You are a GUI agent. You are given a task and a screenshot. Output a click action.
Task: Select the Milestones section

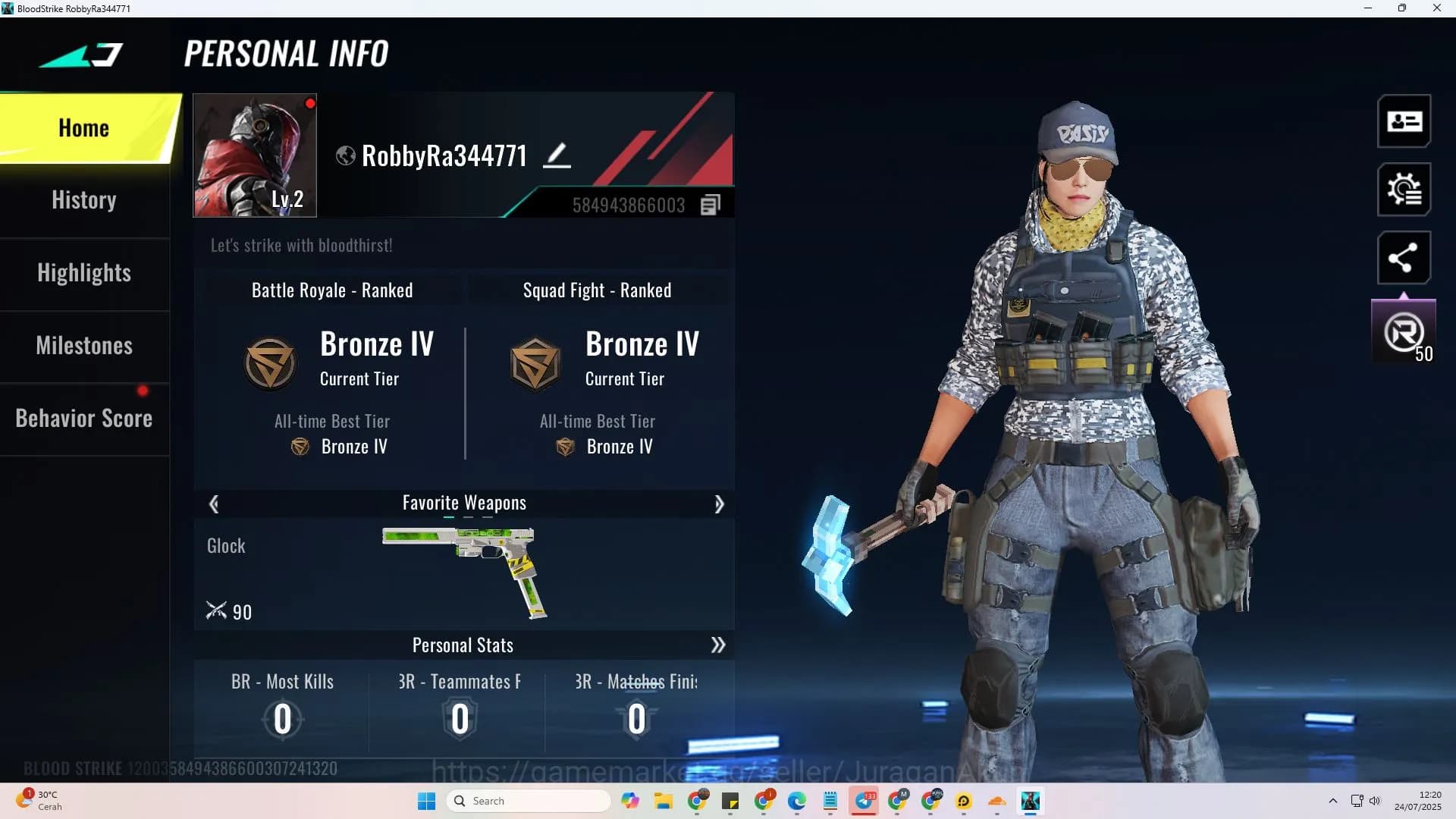[84, 345]
